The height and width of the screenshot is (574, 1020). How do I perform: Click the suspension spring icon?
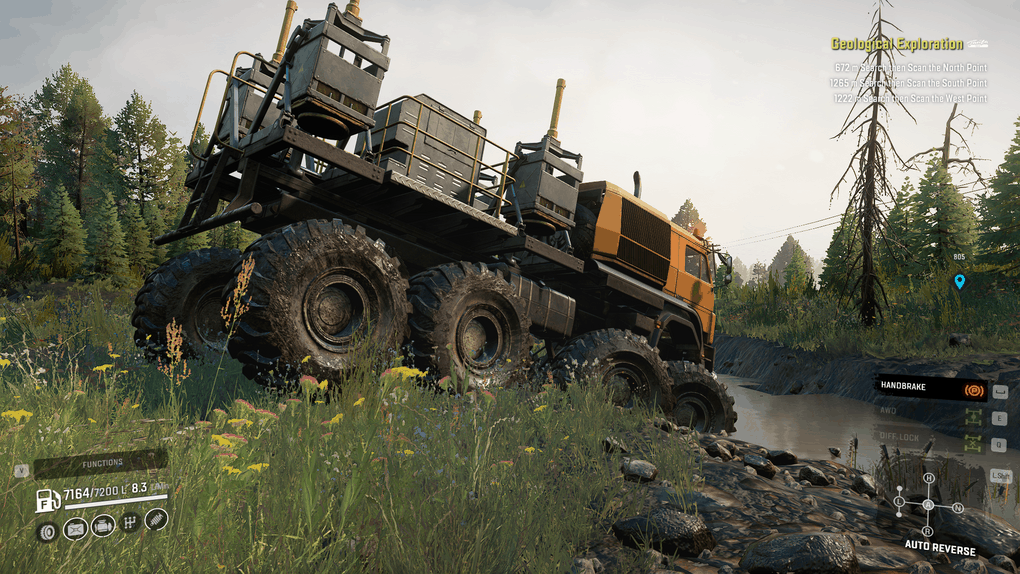coord(156,519)
